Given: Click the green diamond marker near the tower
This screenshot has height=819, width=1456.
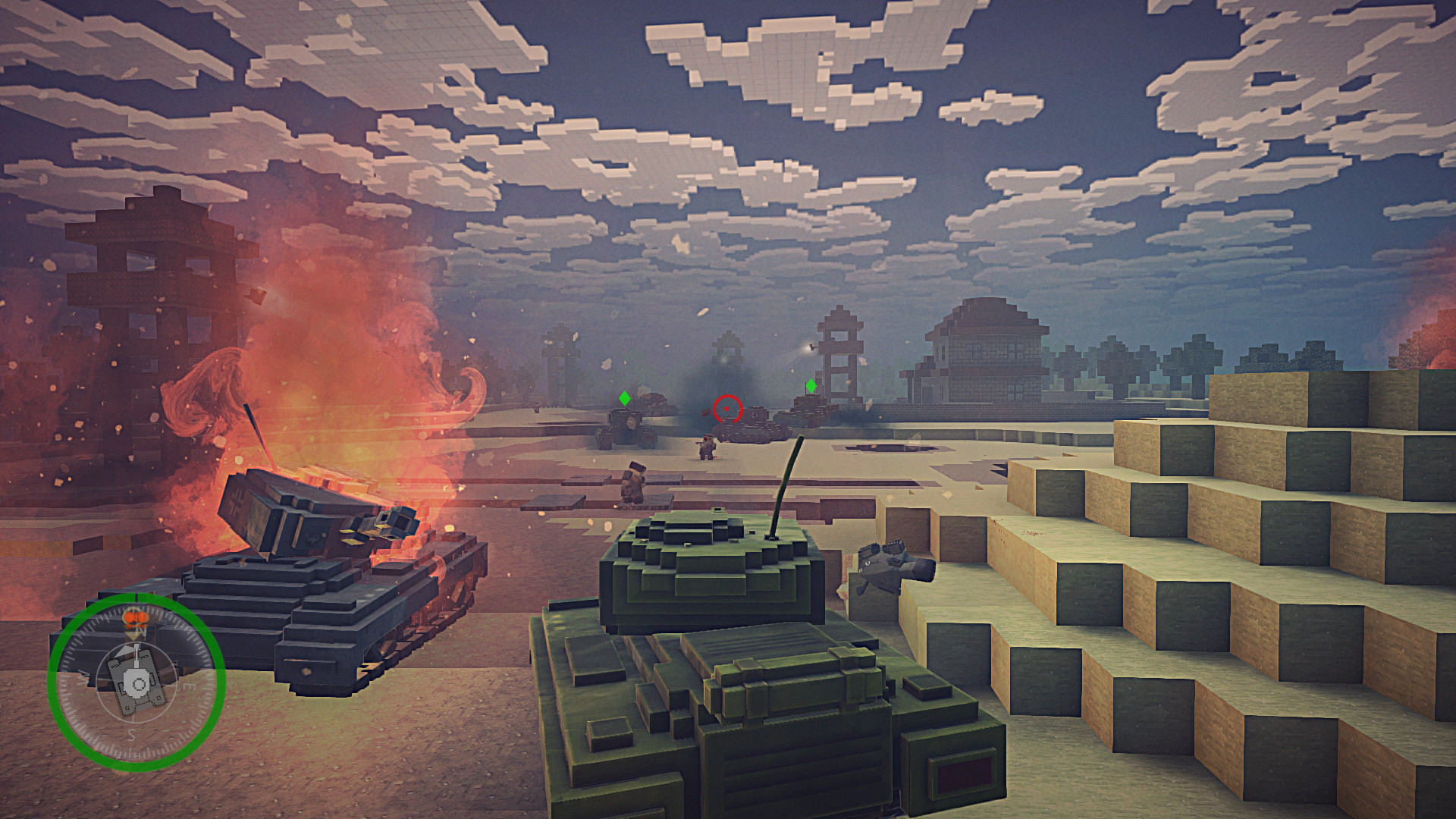Looking at the screenshot, I should point(811,386).
